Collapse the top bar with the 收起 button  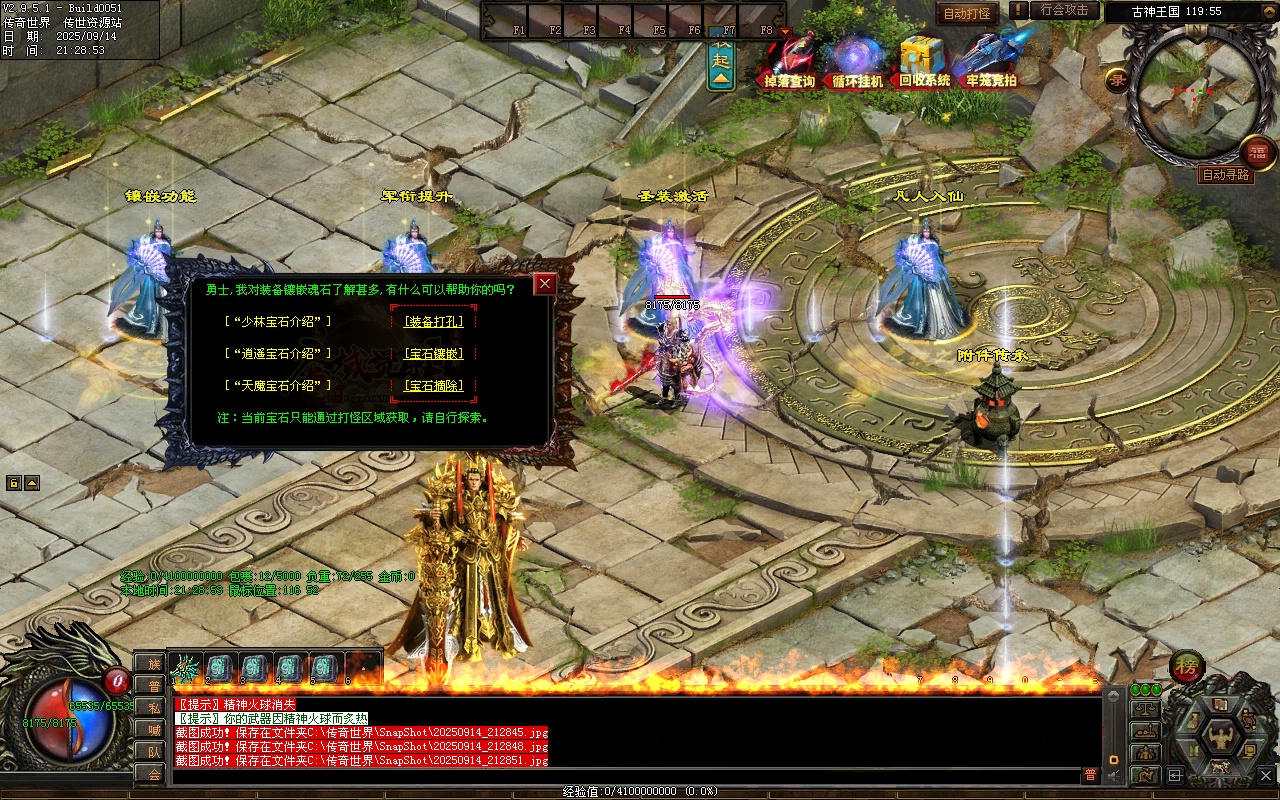click(x=721, y=60)
